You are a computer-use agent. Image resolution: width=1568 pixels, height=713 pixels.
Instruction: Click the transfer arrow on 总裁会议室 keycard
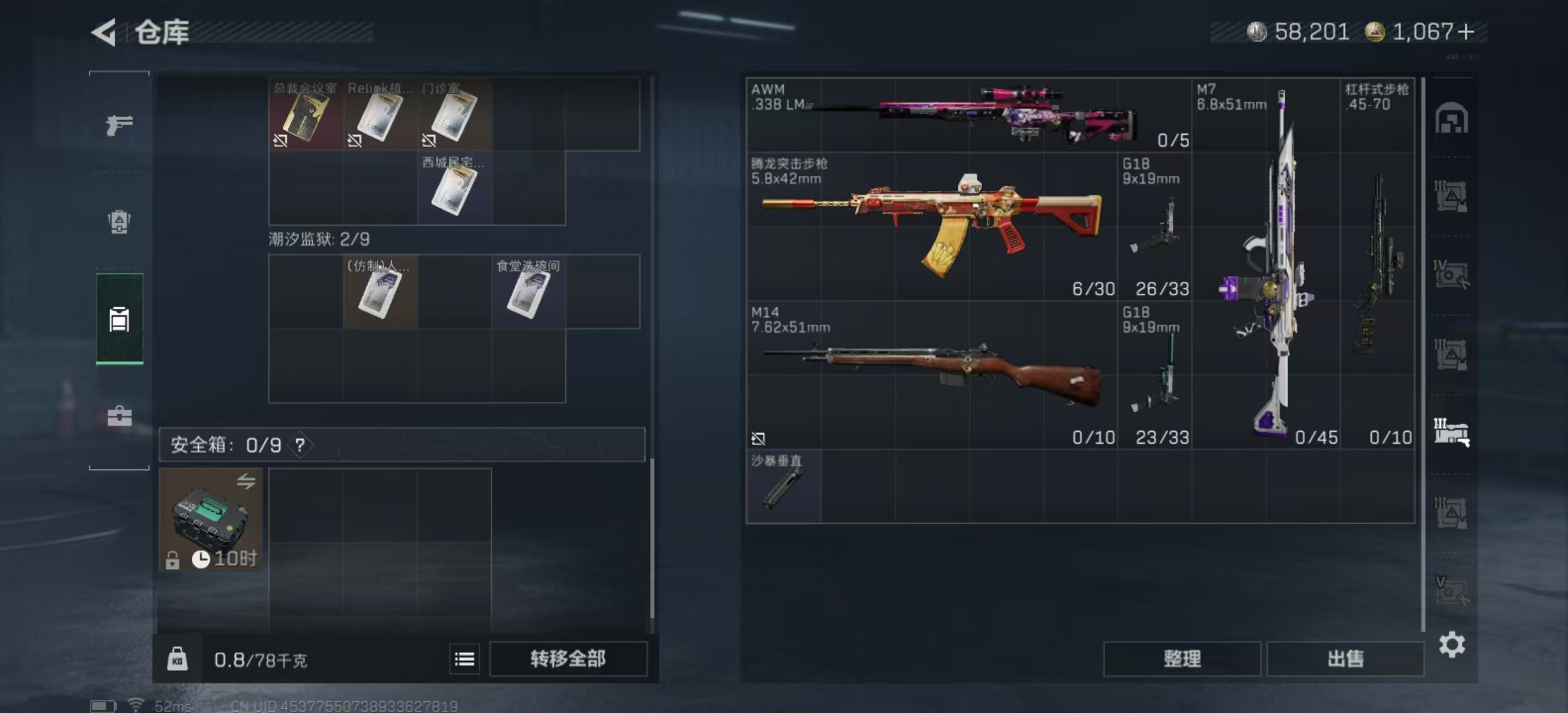(280, 140)
